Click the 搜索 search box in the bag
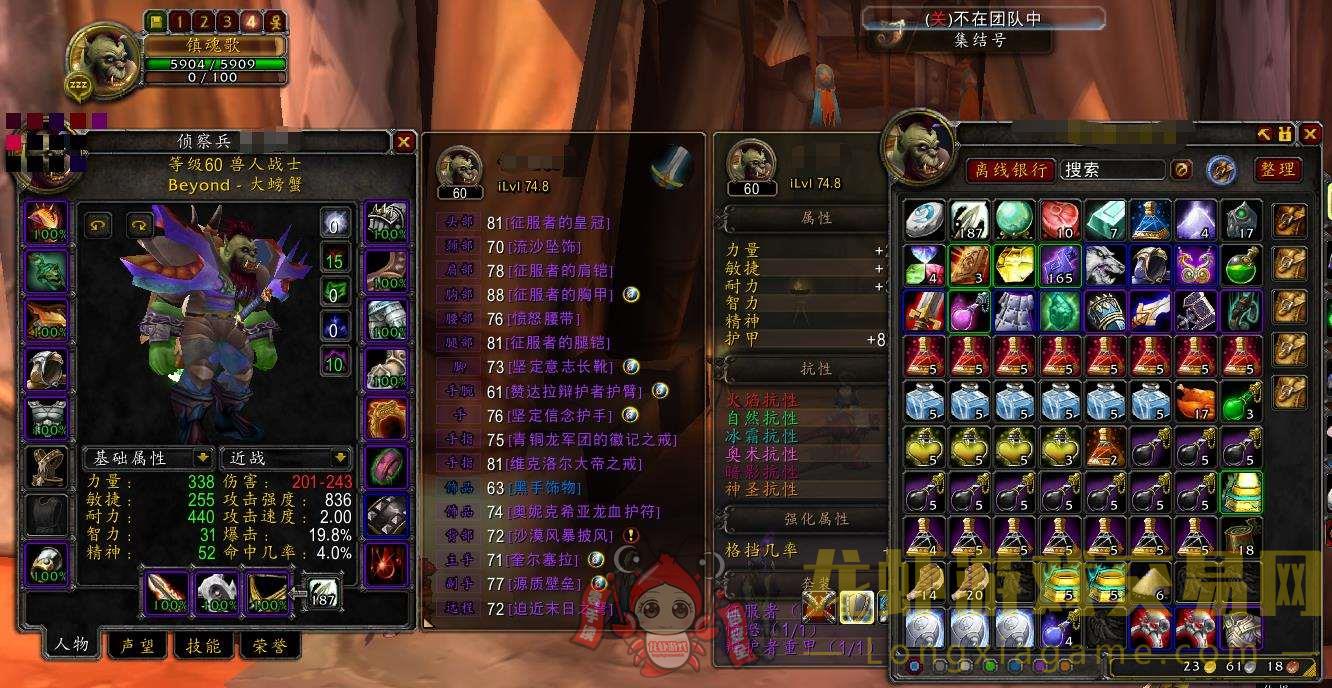This screenshot has height=688, width=1332. 1112,170
